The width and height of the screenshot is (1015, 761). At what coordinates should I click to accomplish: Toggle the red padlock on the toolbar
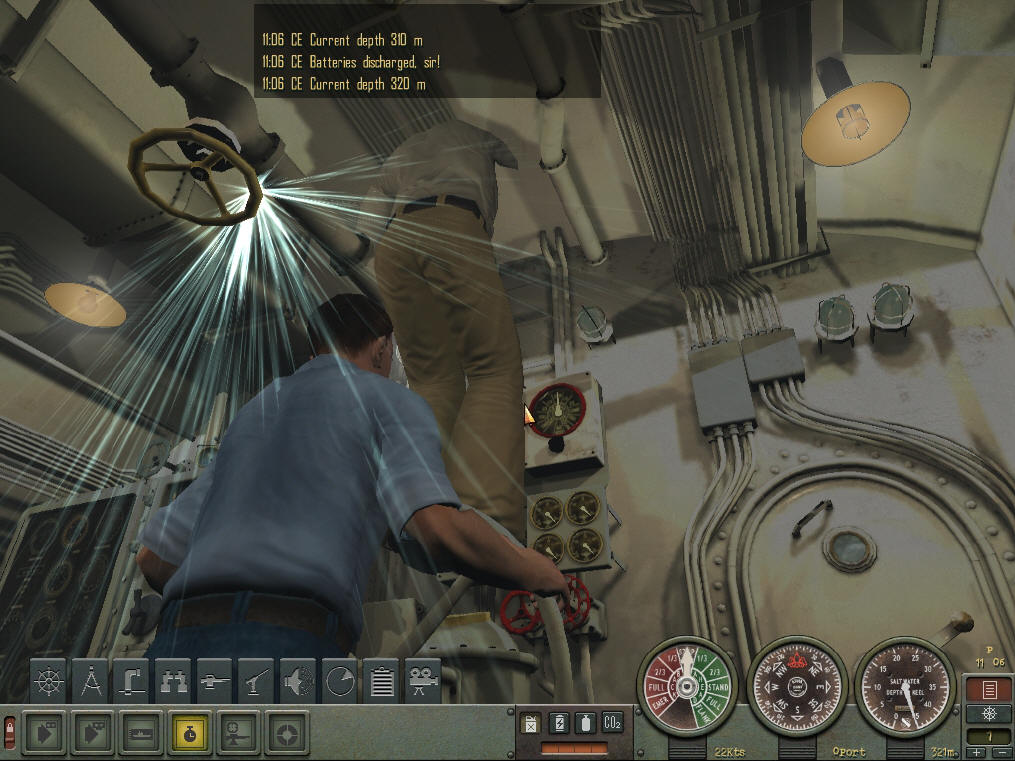[x=10, y=732]
